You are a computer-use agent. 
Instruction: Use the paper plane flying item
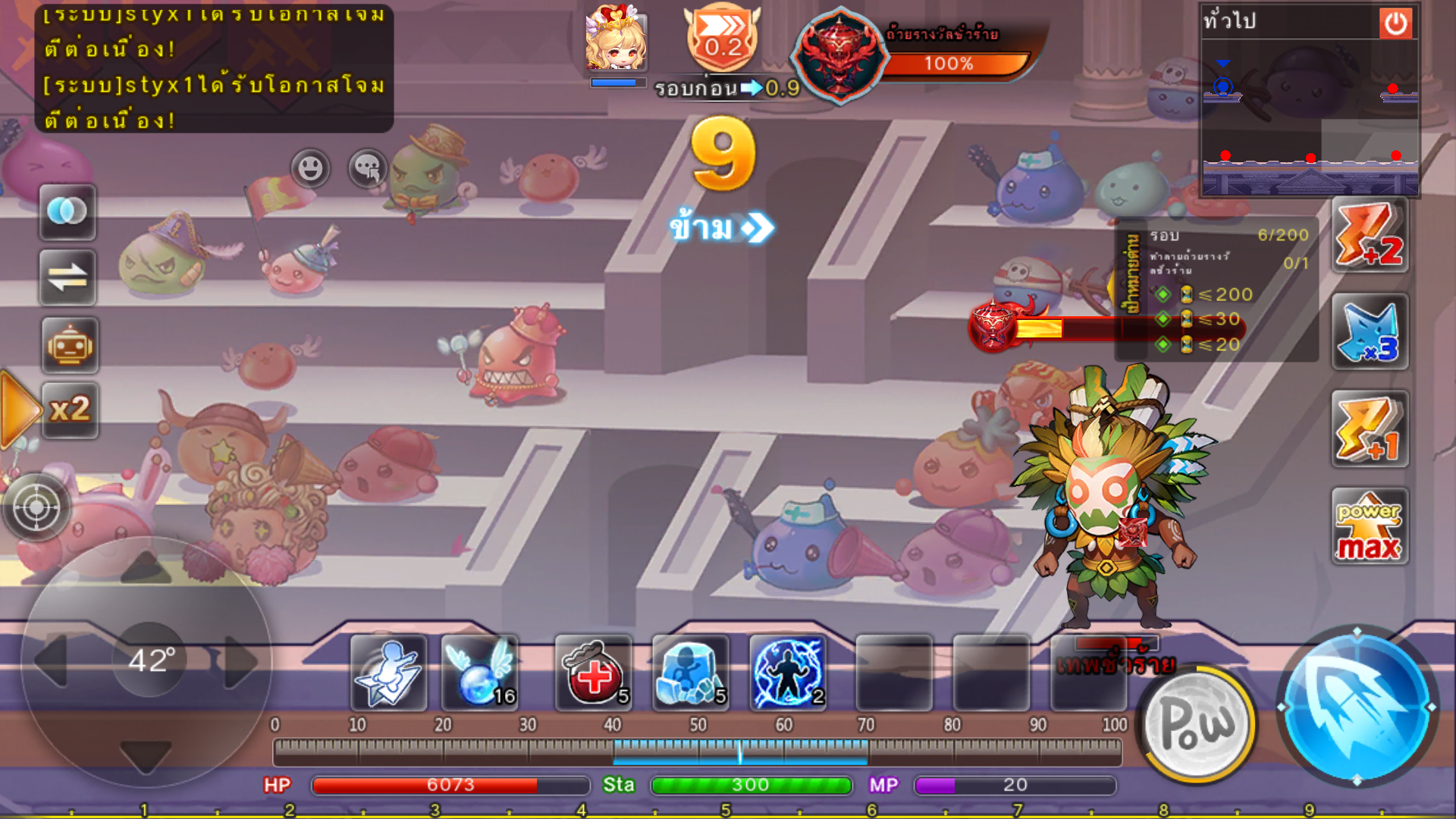(388, 673)
